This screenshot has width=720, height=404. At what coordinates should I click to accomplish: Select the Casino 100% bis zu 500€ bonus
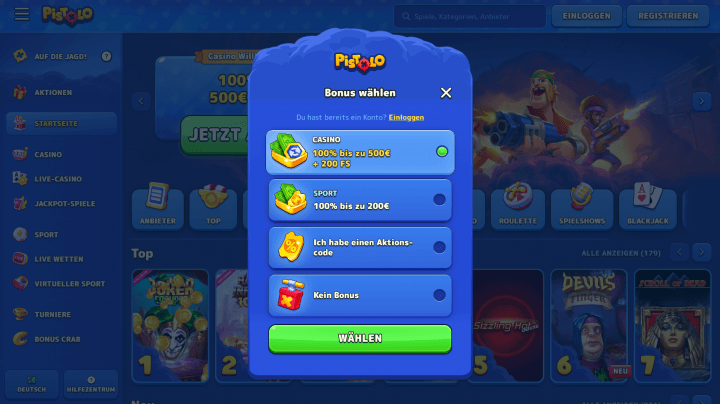pos(360,152)
